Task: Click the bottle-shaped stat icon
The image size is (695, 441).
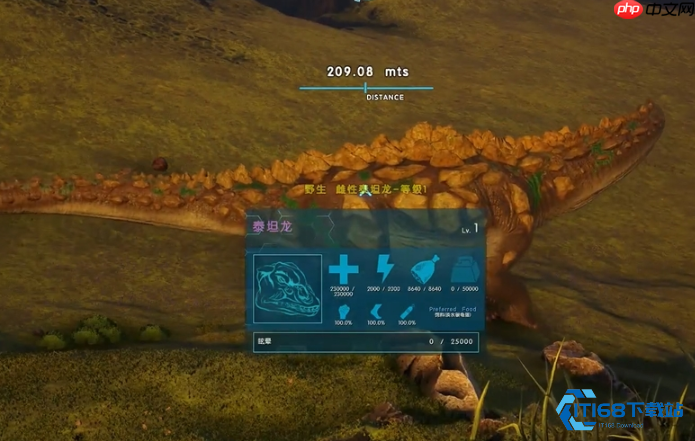Action: (x=407, y=311)
